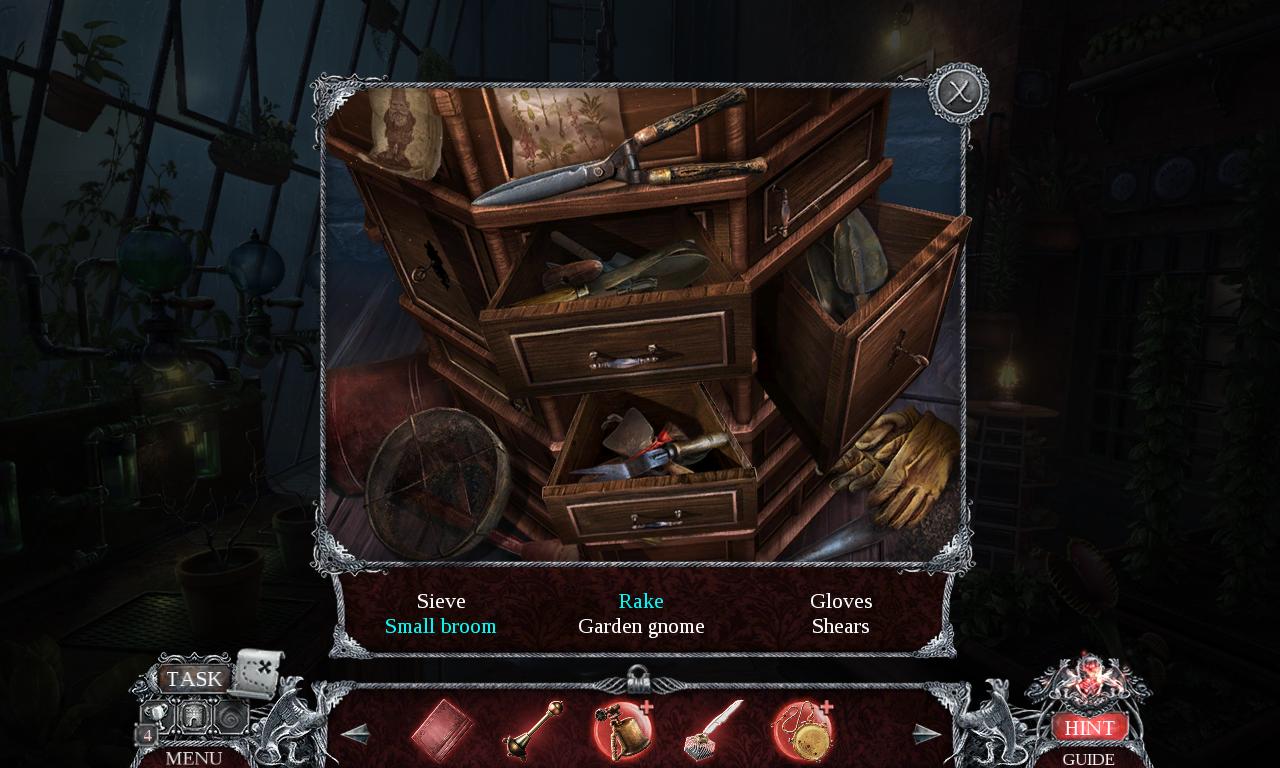Click the right arrow to scroll inventory
Image resolution: width=1280 pixels, height=768 pixels.
tap(925, 732)
